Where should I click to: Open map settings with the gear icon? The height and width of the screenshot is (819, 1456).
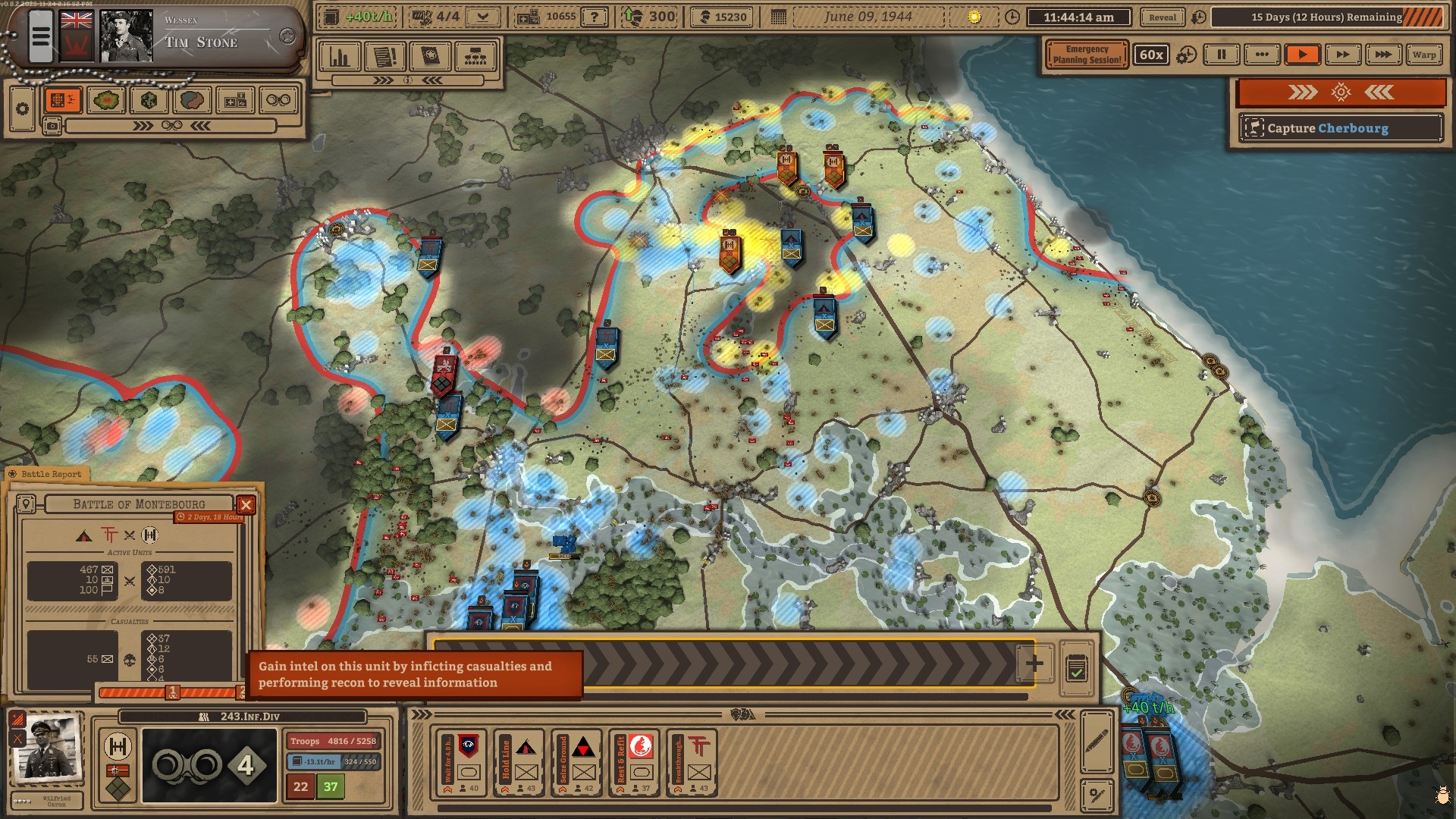click(x=23, y=109)
